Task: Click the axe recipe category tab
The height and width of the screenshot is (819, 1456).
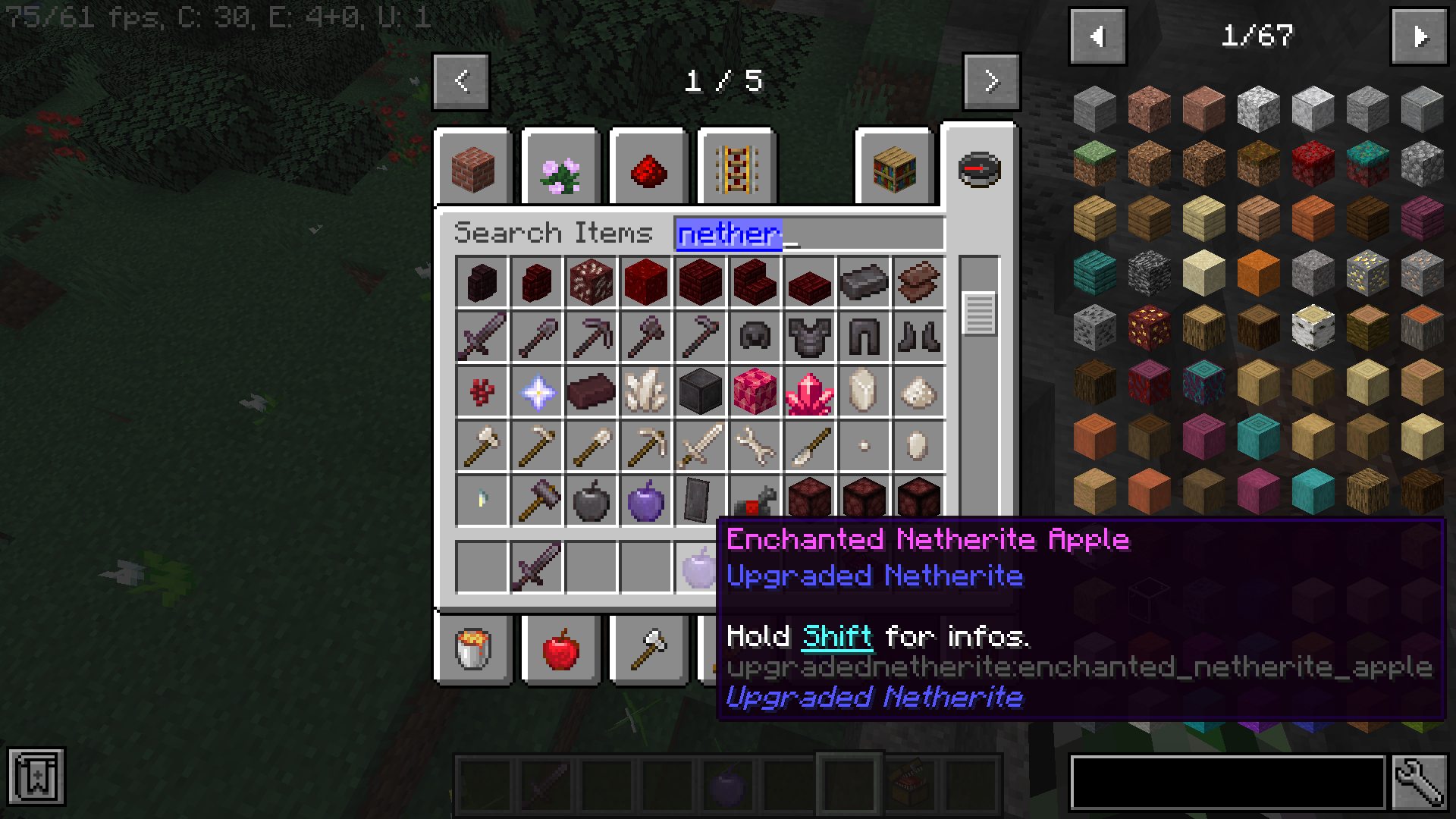Action: [x=648, y=650]
